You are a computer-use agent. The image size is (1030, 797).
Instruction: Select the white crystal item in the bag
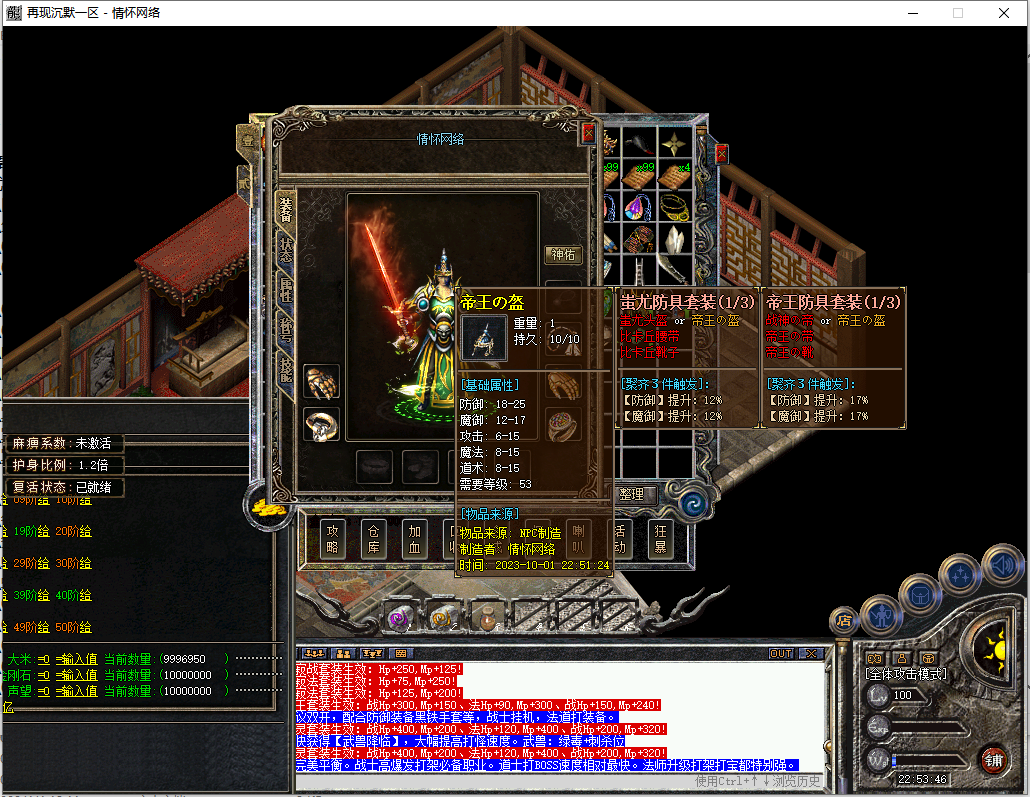[678, 240]
